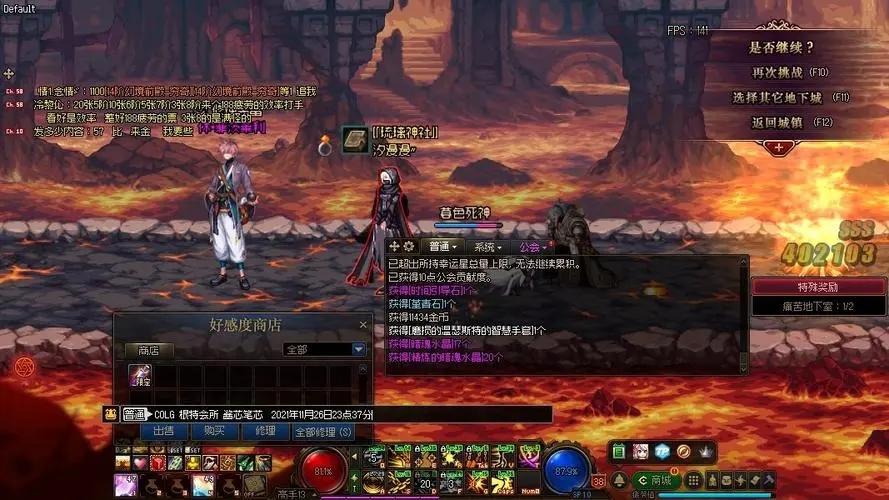Open chat settings gear icon
The image size is (889, 500).
(x=408, y=246)
